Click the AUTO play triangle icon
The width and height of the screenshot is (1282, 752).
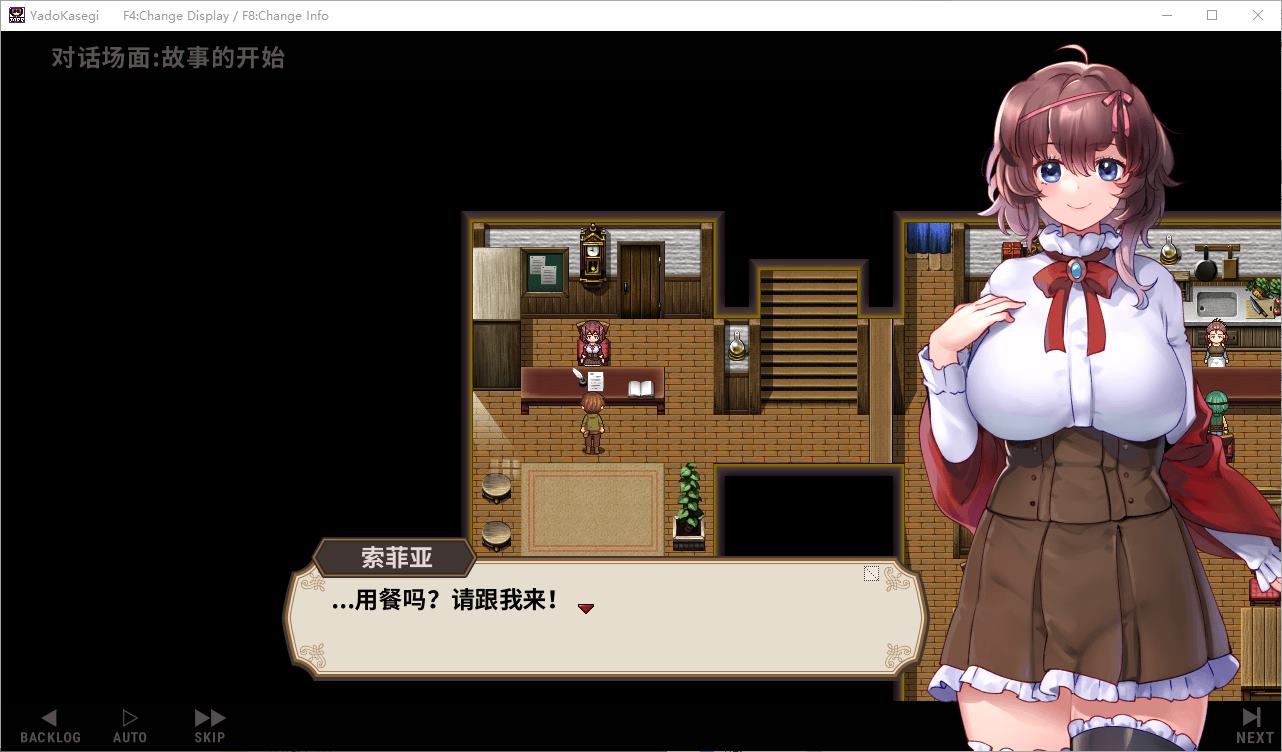129,716
